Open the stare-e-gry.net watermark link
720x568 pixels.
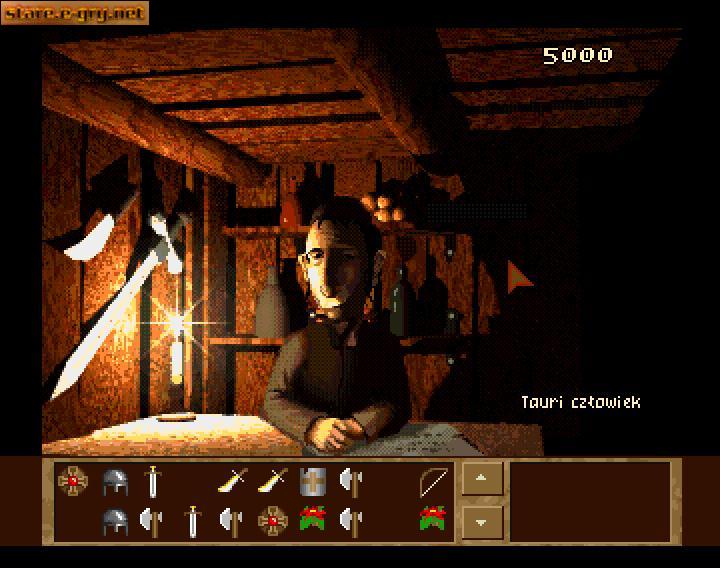(75, 13)
